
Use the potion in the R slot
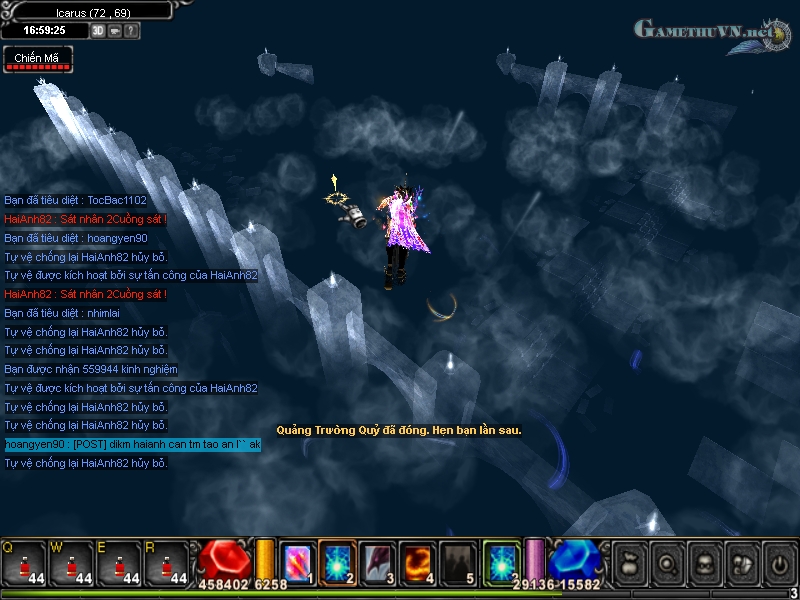(x=165, y=562)
